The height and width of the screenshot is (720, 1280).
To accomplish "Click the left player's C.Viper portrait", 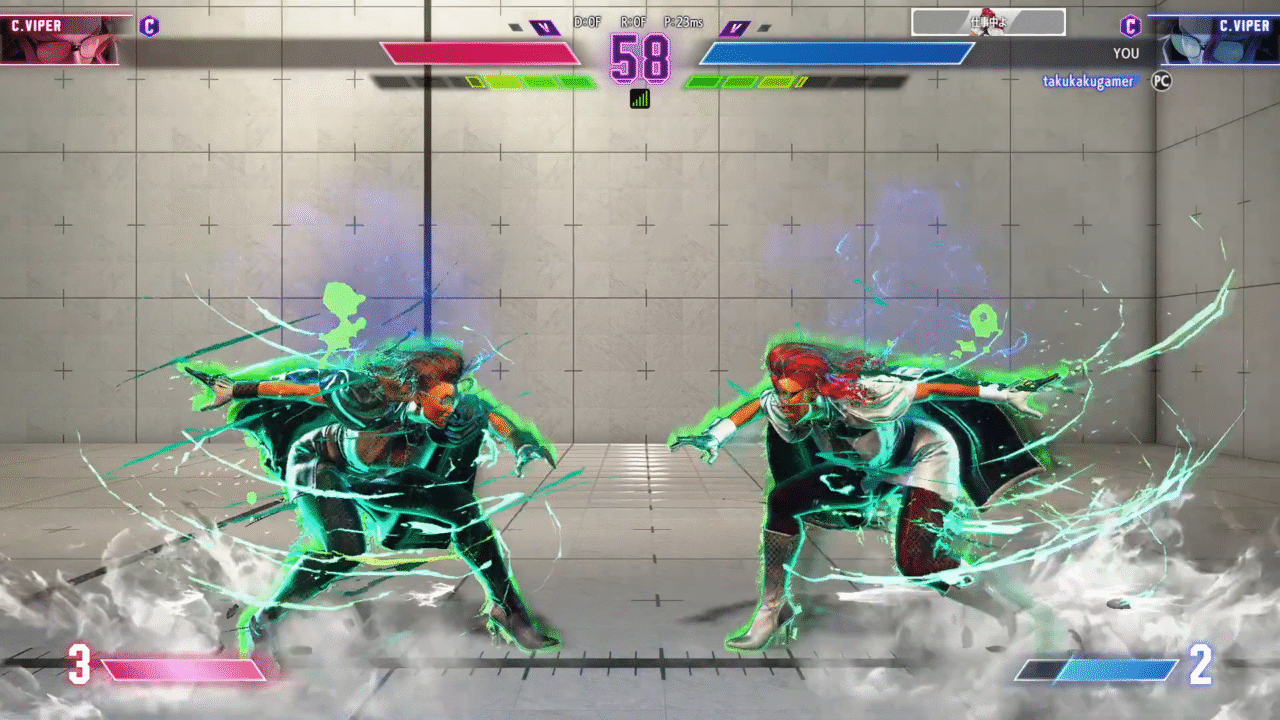I will (x=60, y=41).
